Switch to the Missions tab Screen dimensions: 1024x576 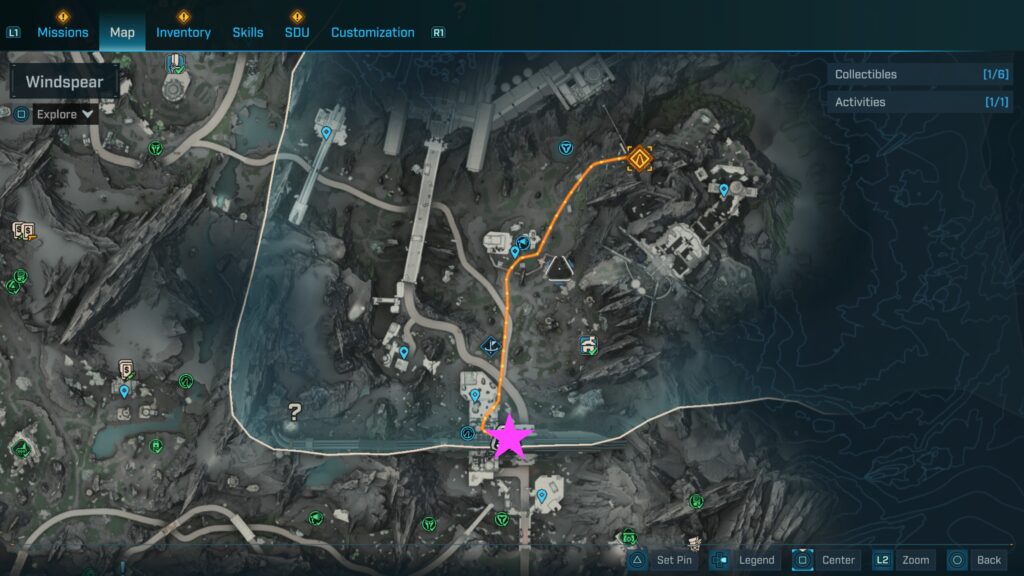[x=63, y=32]
